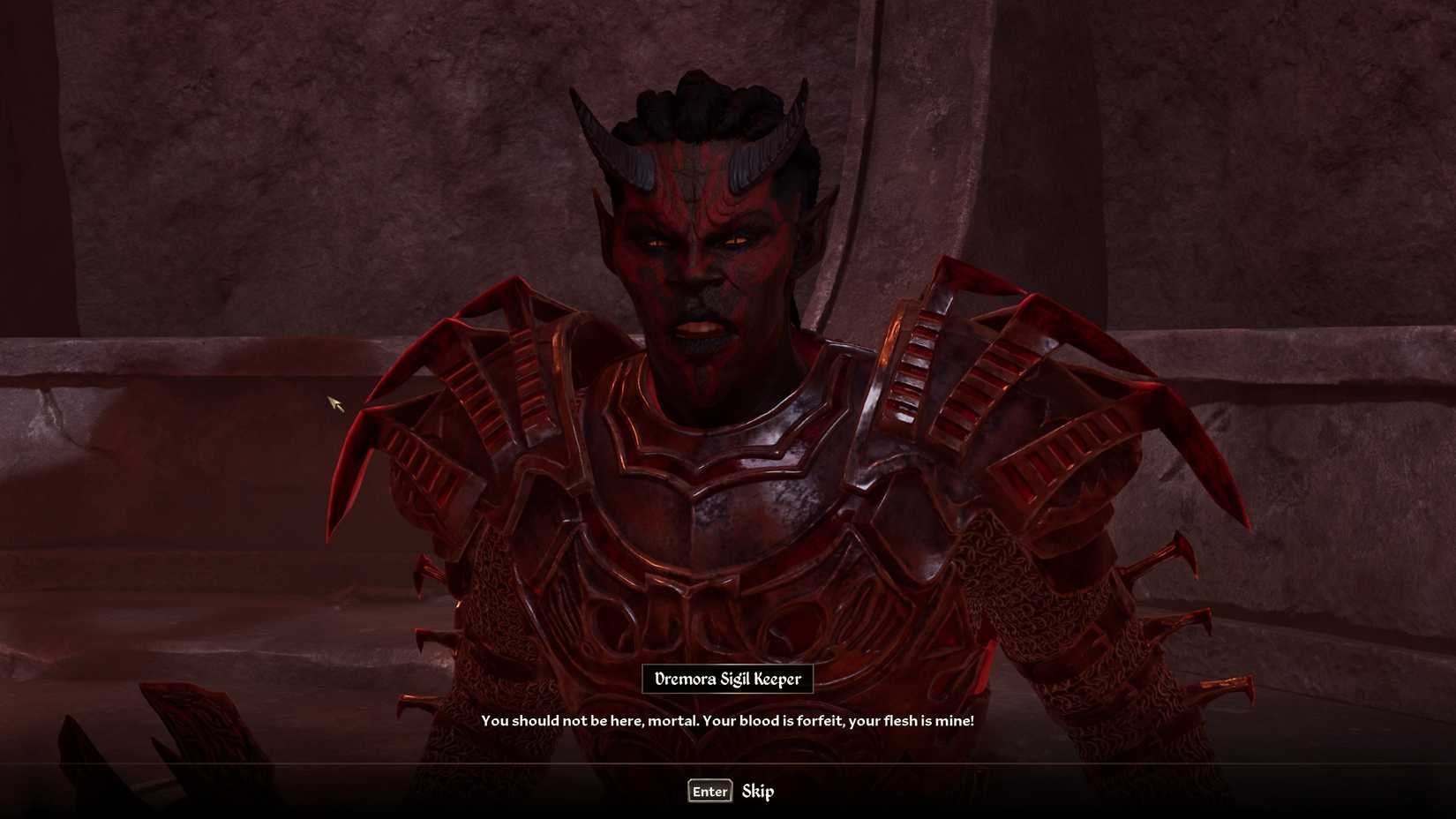Click the dialogue subtitle text
Viewport: 1456px width, 819px height.
pyautogui.click(x=728, y=720)
